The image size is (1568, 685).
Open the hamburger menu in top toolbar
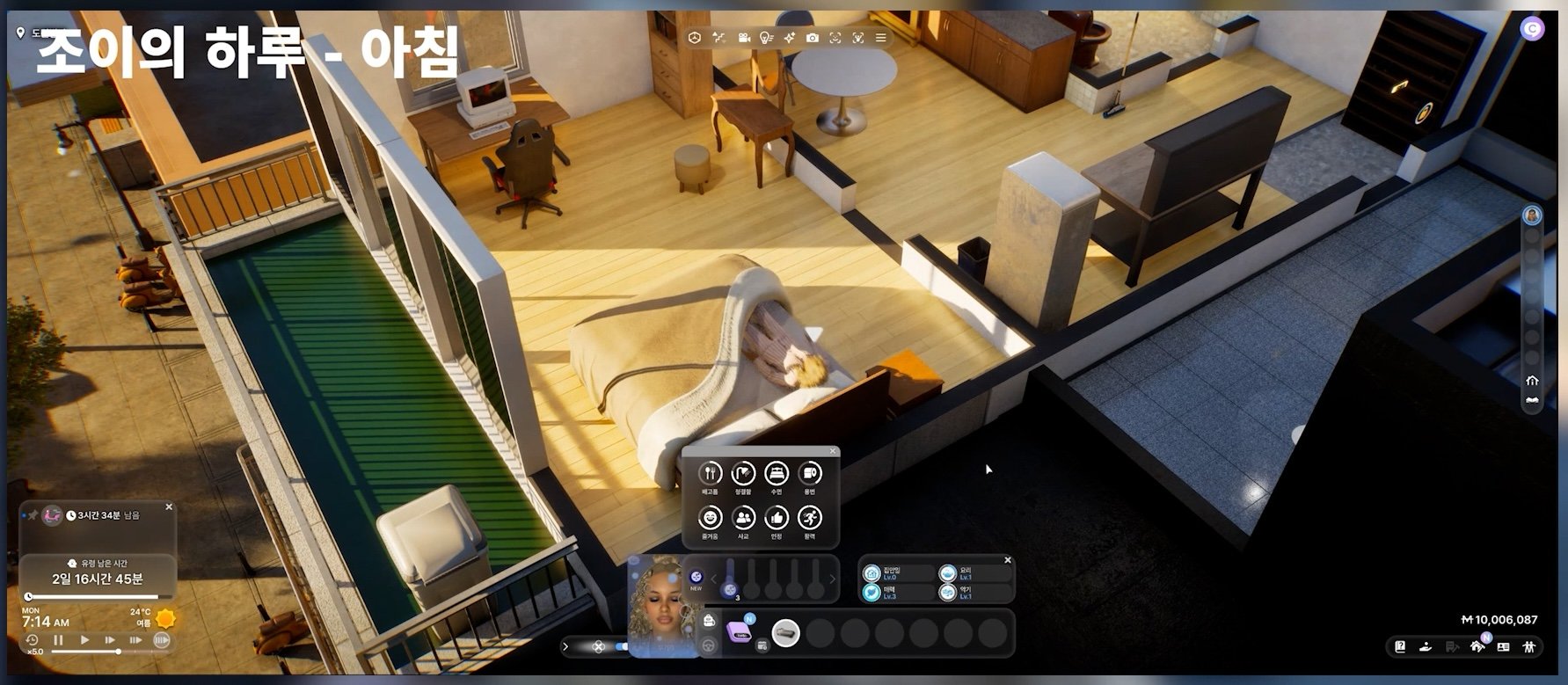point(880,38)
